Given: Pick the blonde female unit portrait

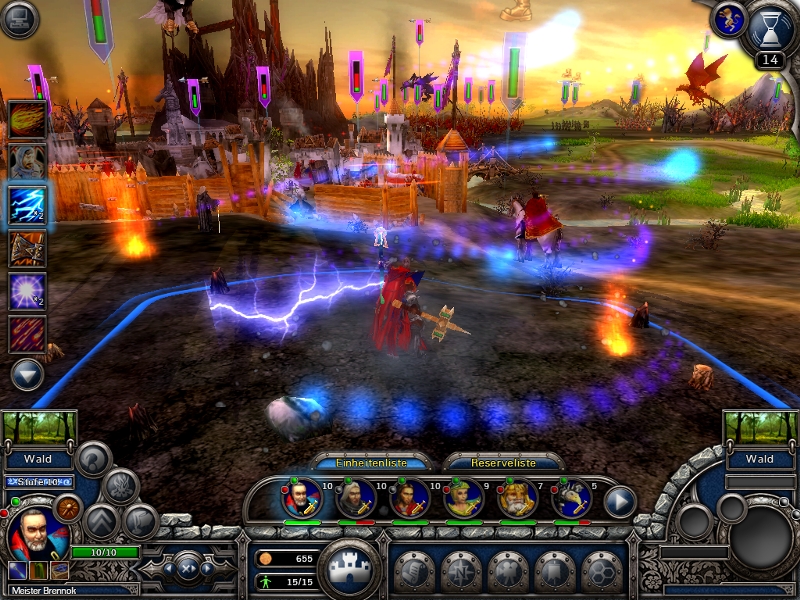Looking at the screenshot, I should point(464,498).
